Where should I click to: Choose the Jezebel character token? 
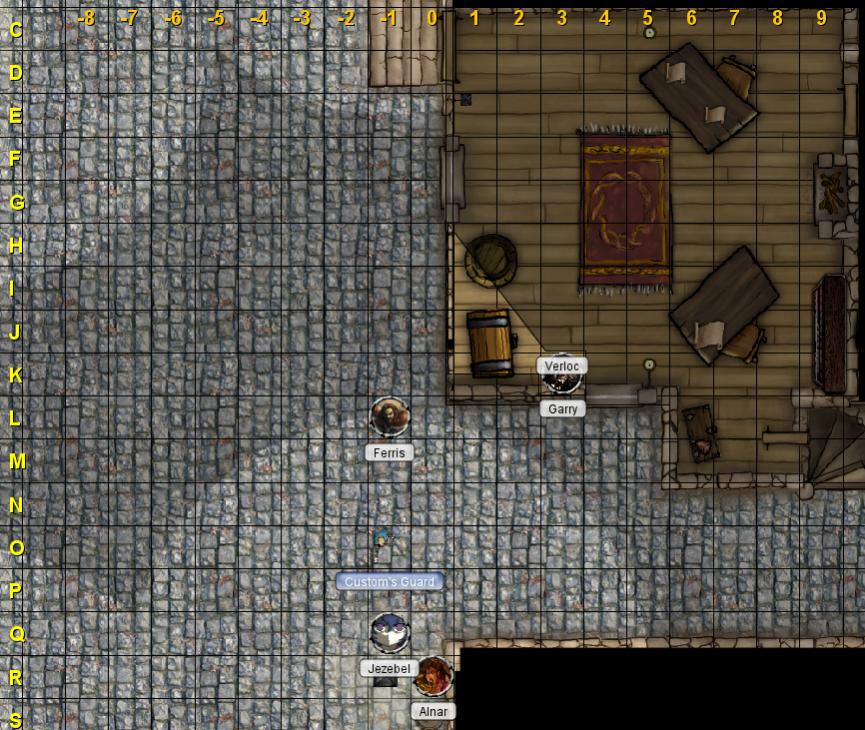pyautogui.click(x=389, y=632)
